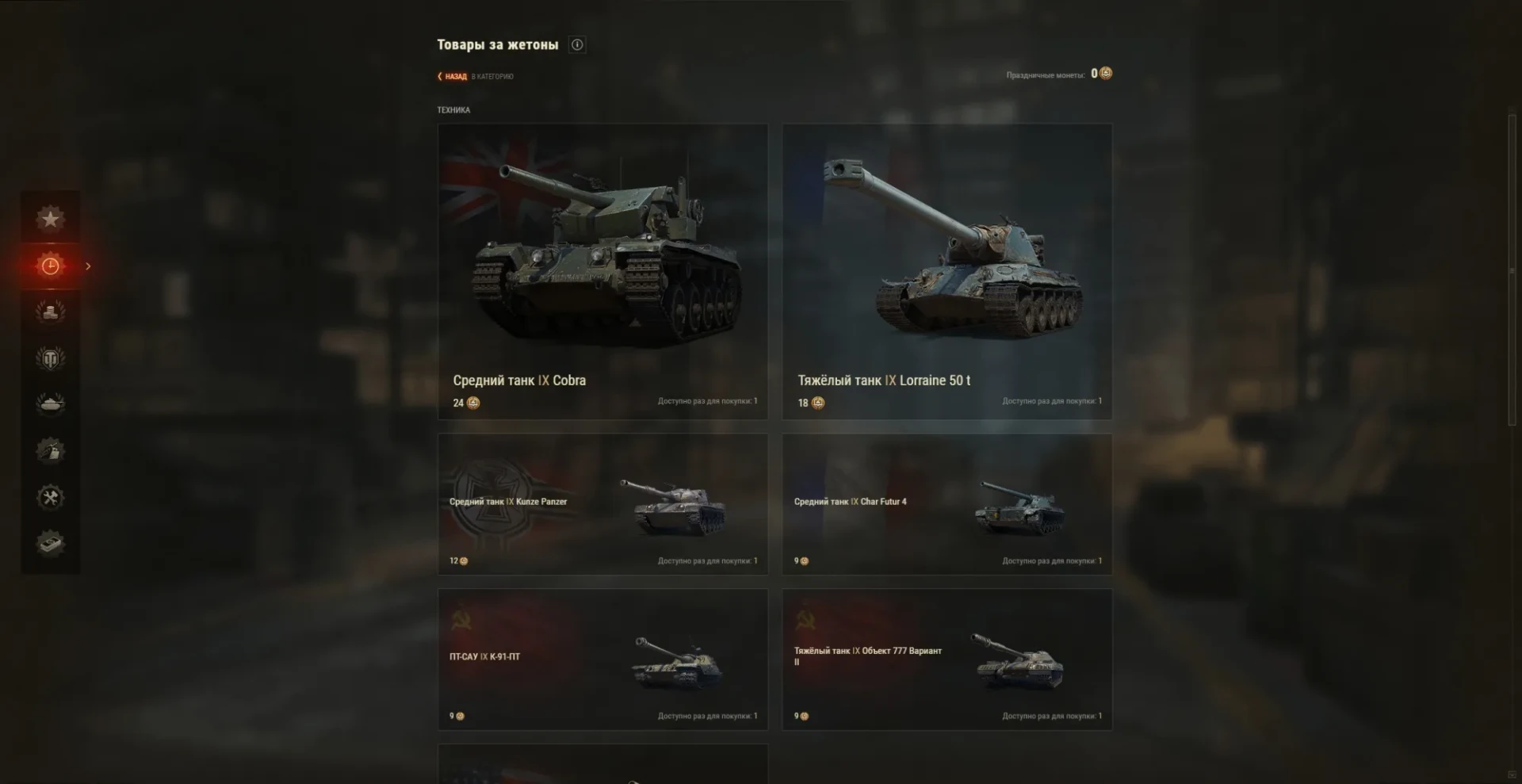Open the cash banknotes category
Image resolution: width=1522 pixels, height=784 pixels.
50,544
